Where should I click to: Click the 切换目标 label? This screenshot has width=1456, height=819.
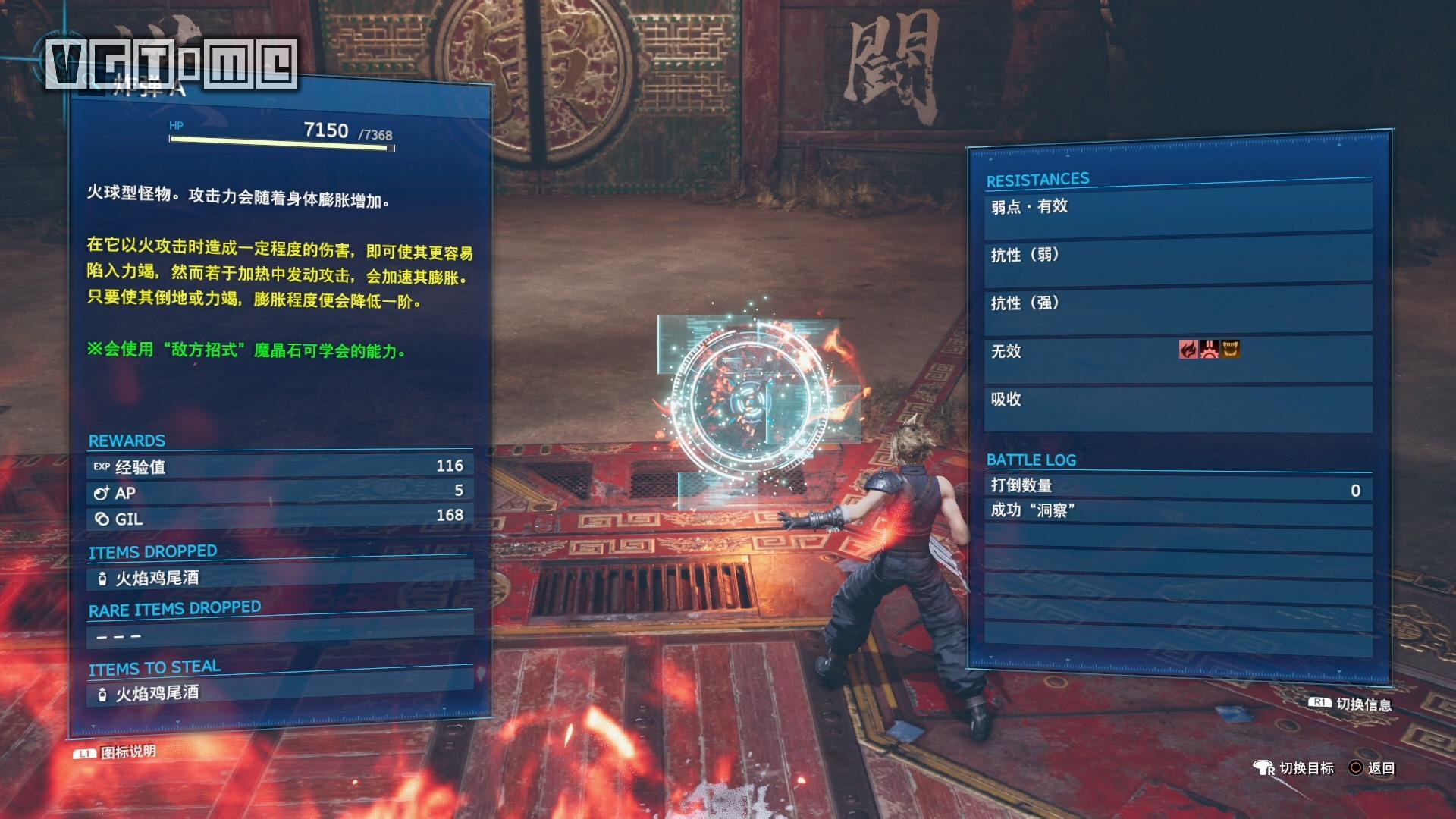(x=1306, y=768)
